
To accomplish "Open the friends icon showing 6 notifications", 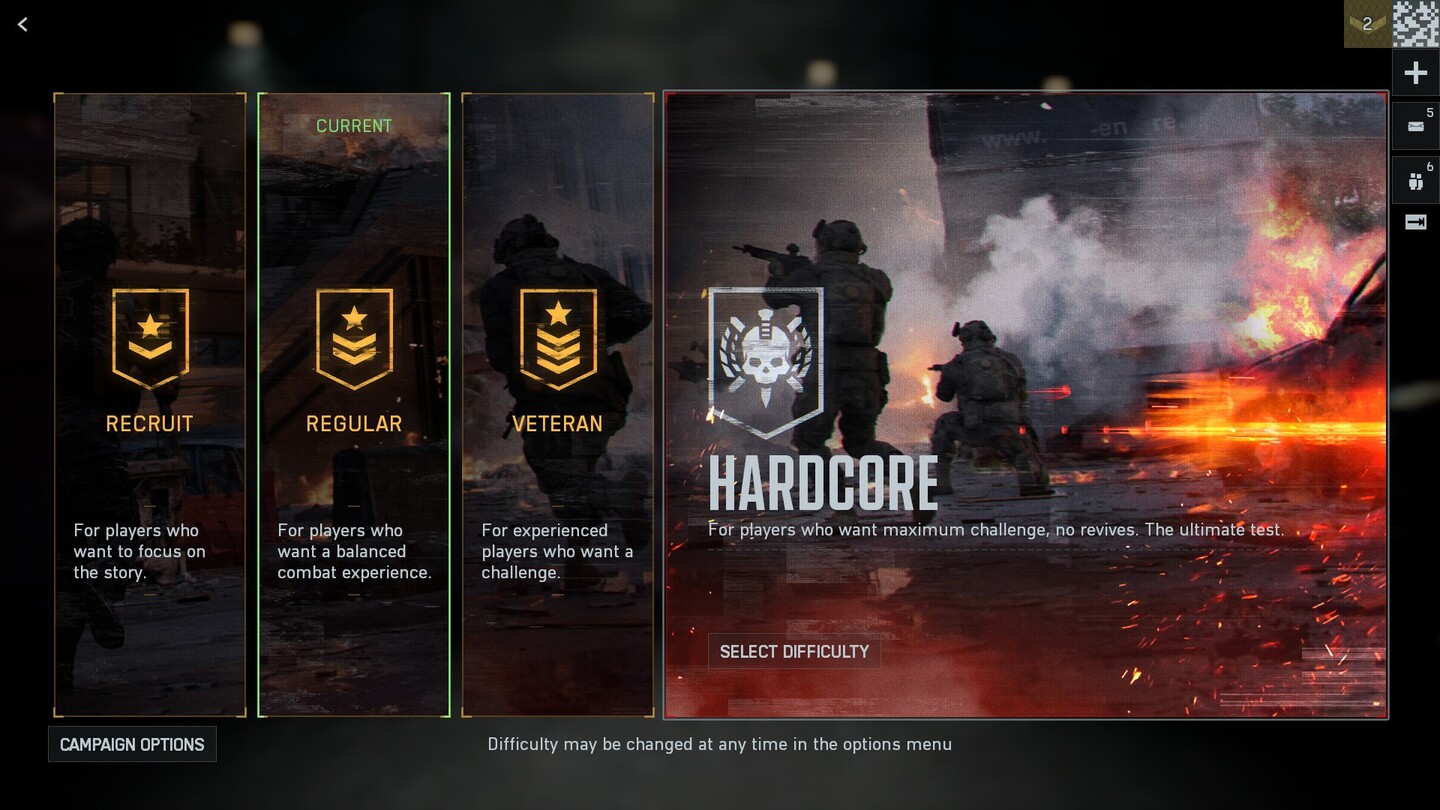I will (1415, 181).
